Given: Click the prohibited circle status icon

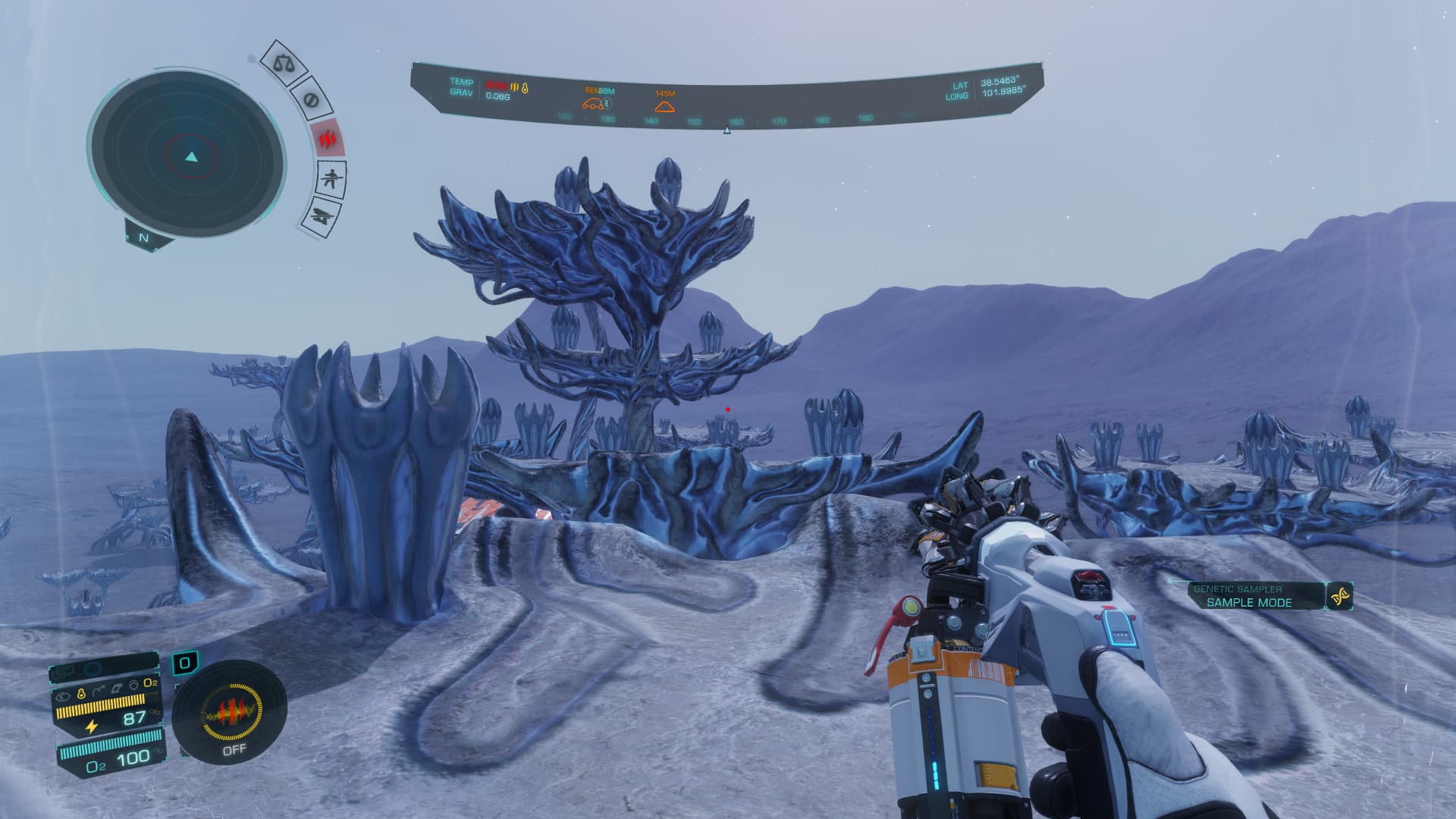Looking at the screenshot, I should click(x=309, y=99).
